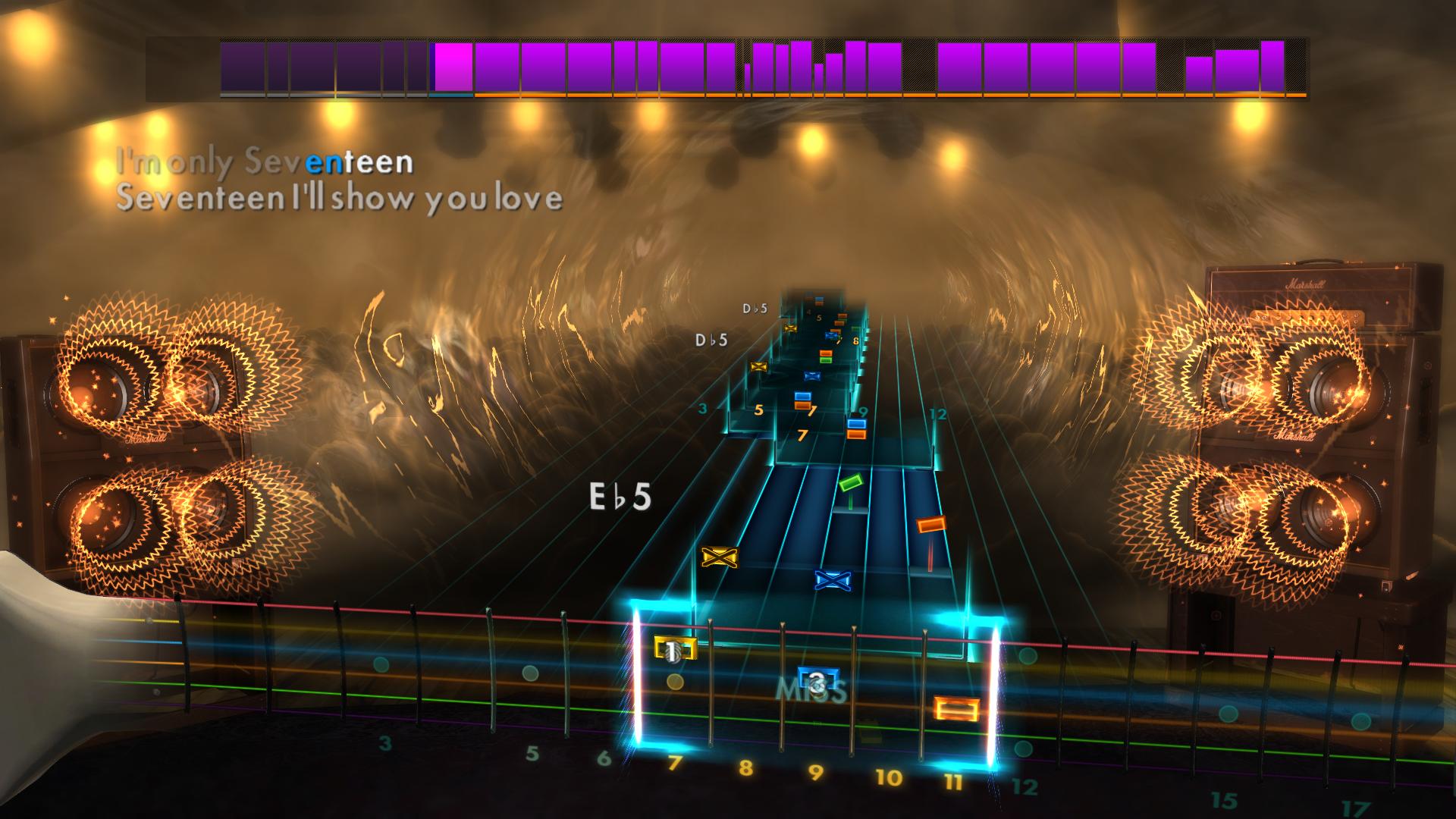This screenshot has width=1456, height=819.
Task: Select the lyric line 'I'm only Seventeen'
Action: click(x=264, y=161)
